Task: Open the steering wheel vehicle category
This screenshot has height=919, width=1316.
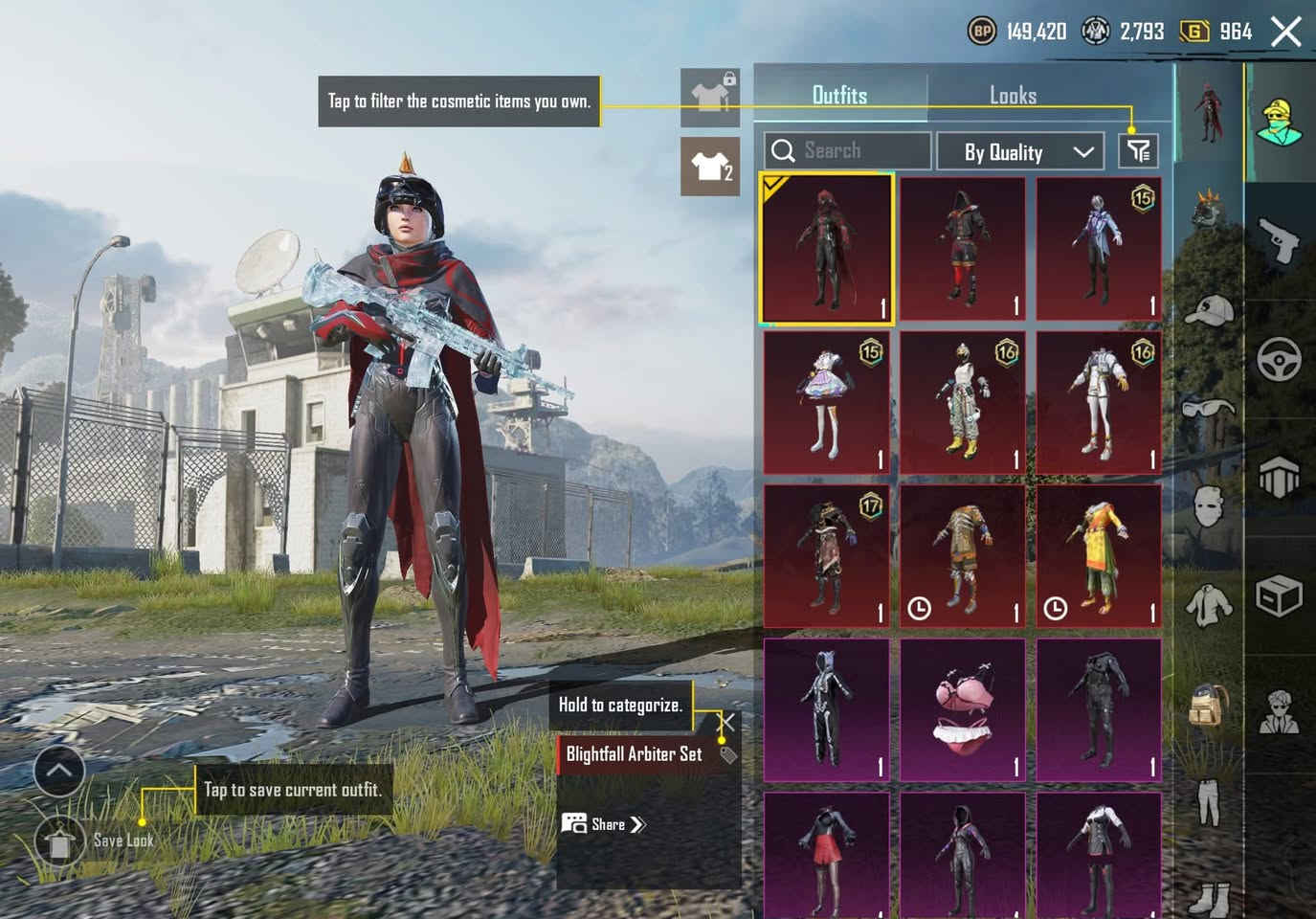Action: point(1280,359)
